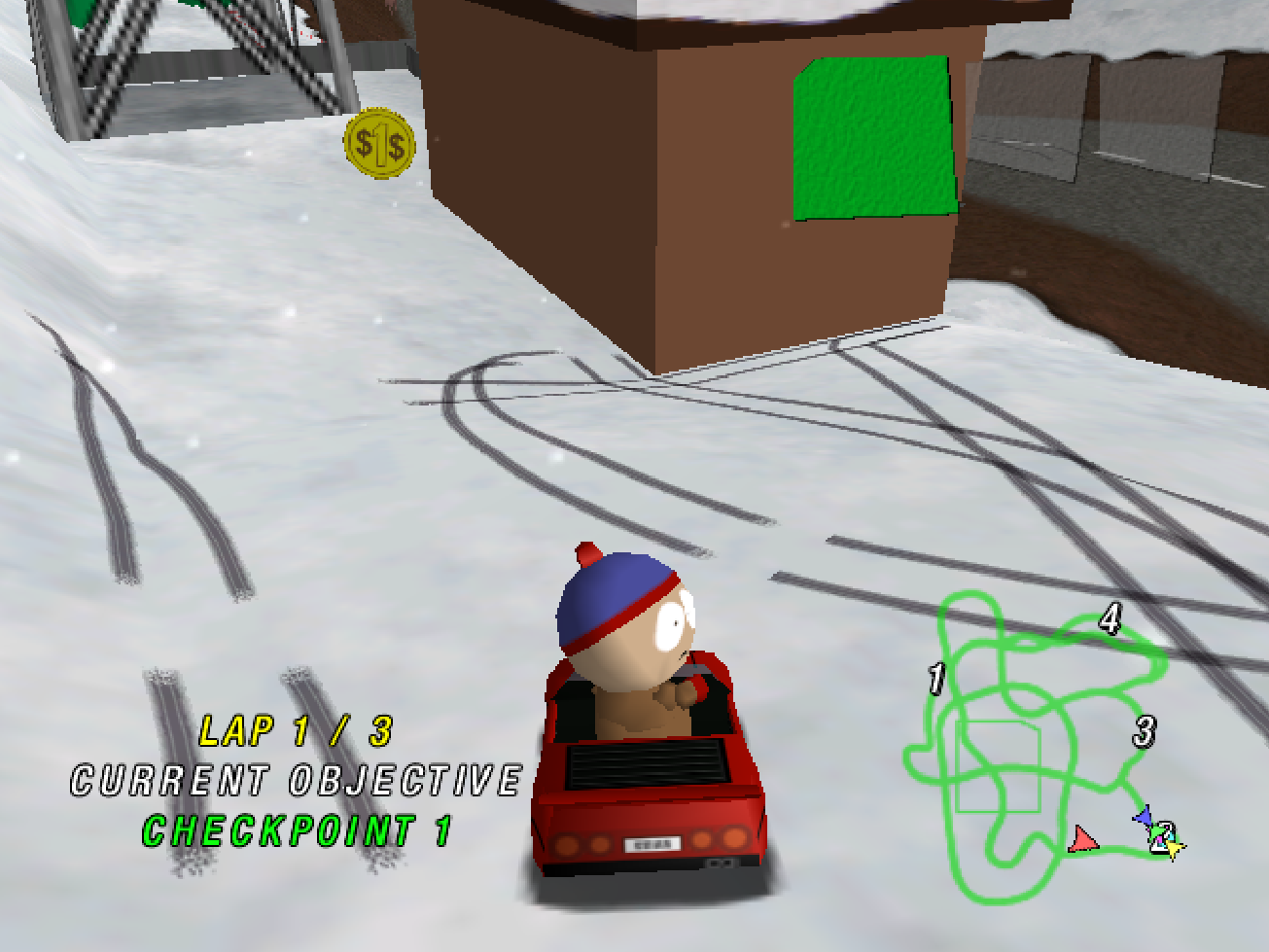
Task: Select the green arrow racer on the minimap
Action: 1156,832
